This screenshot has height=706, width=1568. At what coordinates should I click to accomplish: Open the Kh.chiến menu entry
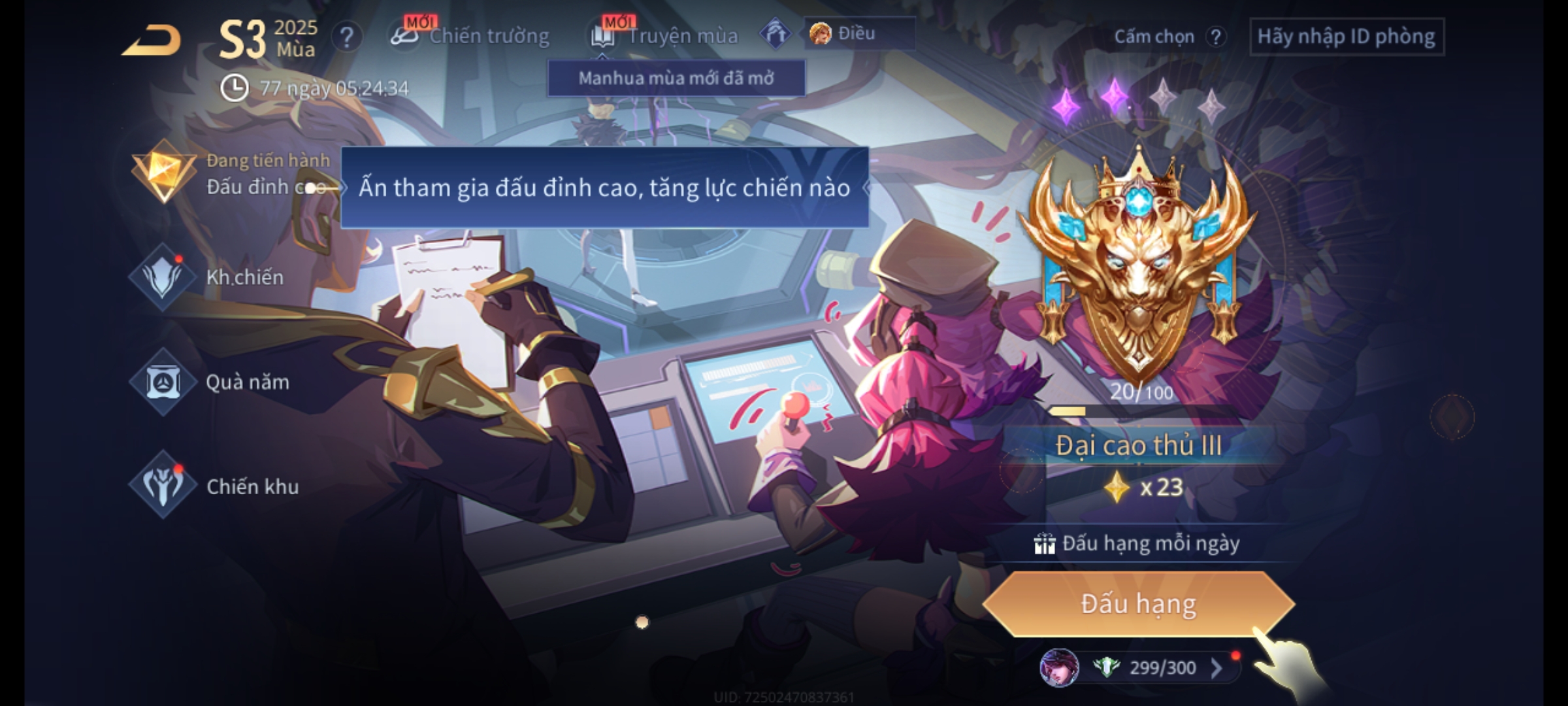[209, 277]
